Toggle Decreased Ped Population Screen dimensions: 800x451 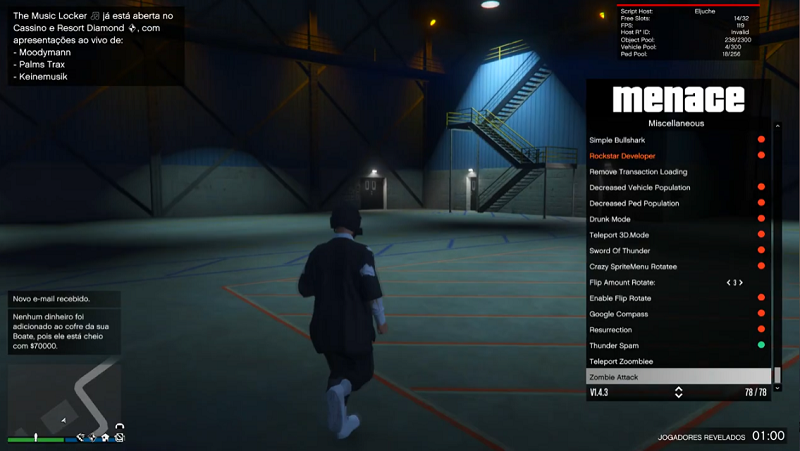point(760,203)
